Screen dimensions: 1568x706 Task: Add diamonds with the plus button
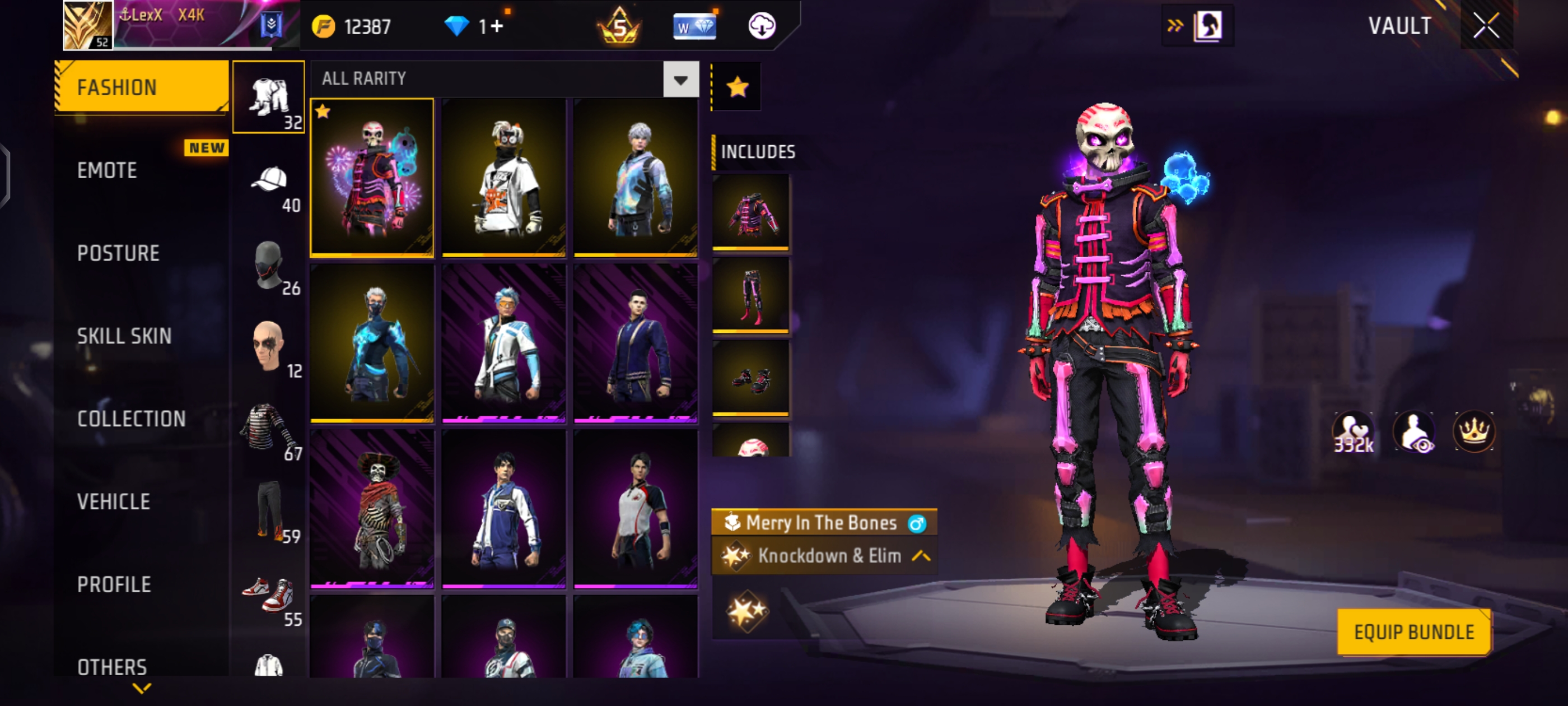click(x=497, y=26)
